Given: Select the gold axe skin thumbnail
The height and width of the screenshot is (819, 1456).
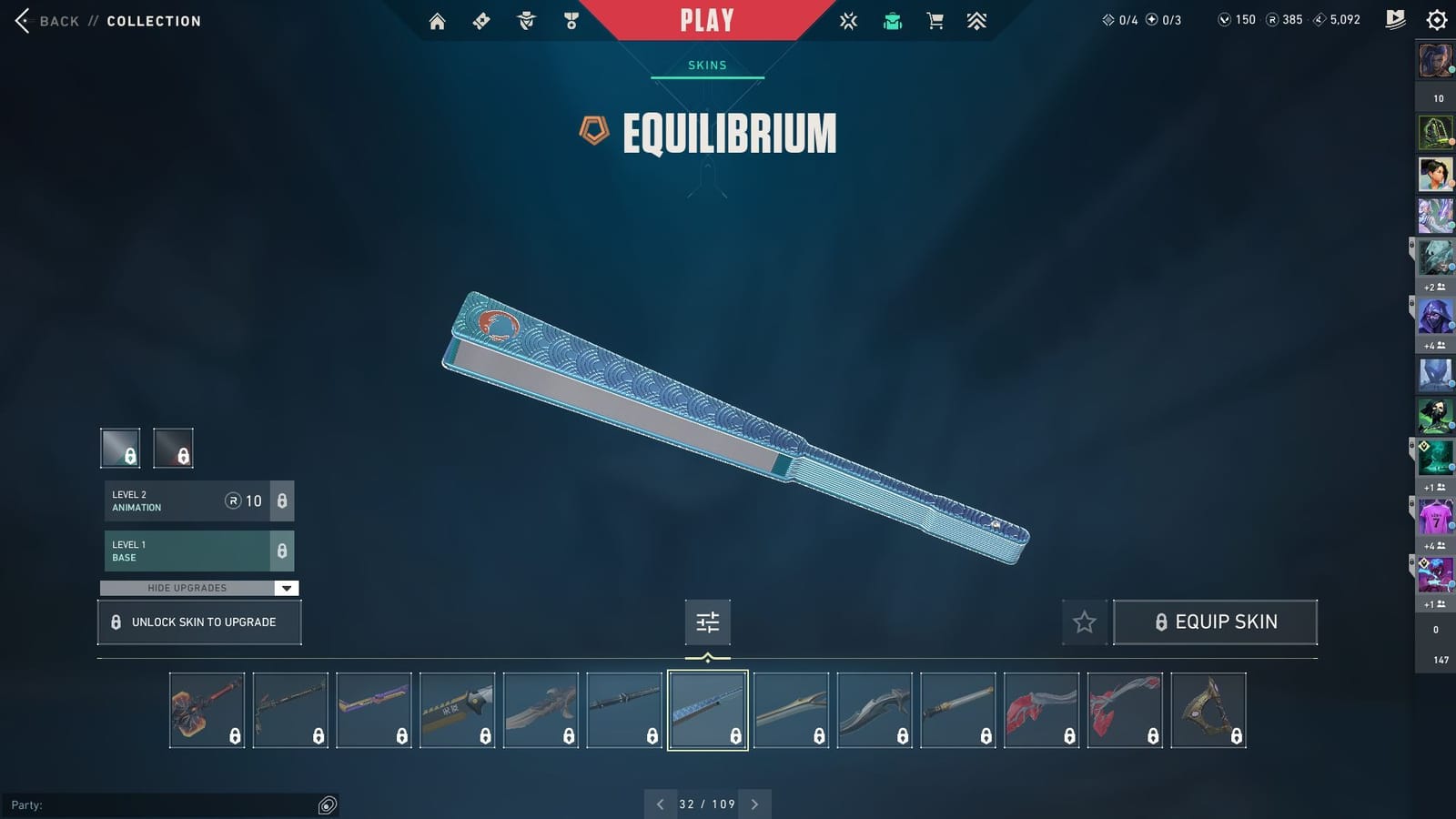Looking at the screenshot, I should tap(1208, 710).
